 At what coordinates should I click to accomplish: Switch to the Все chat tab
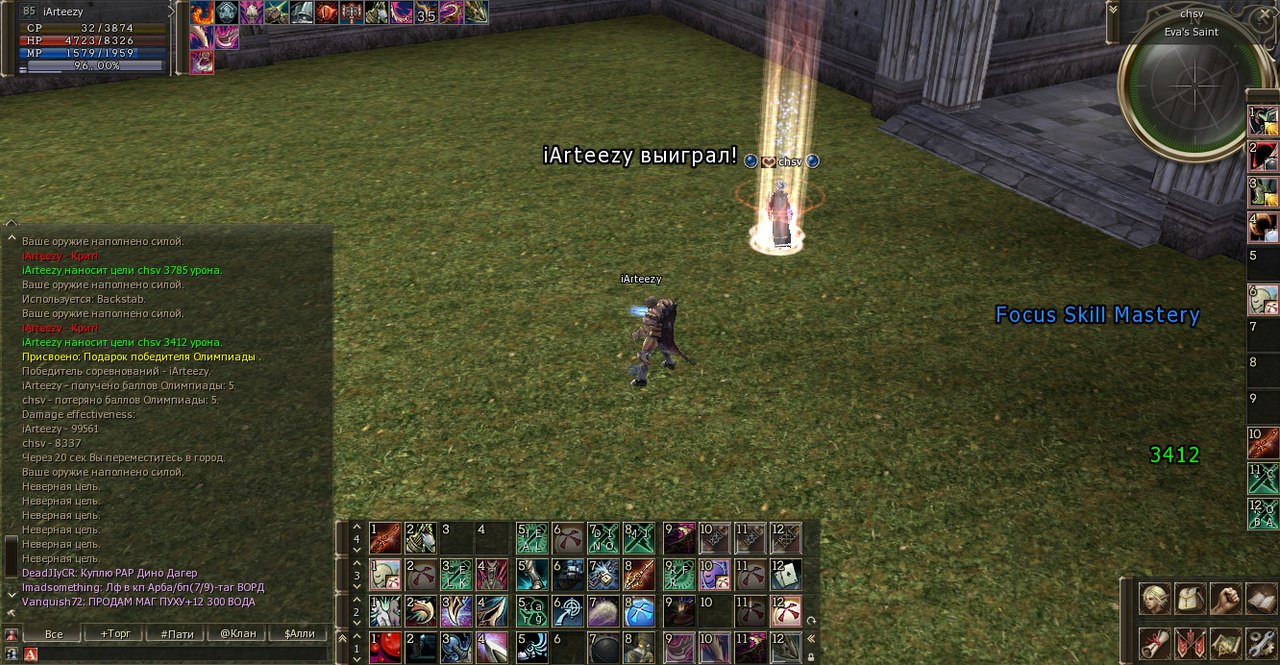pos(54,634)
